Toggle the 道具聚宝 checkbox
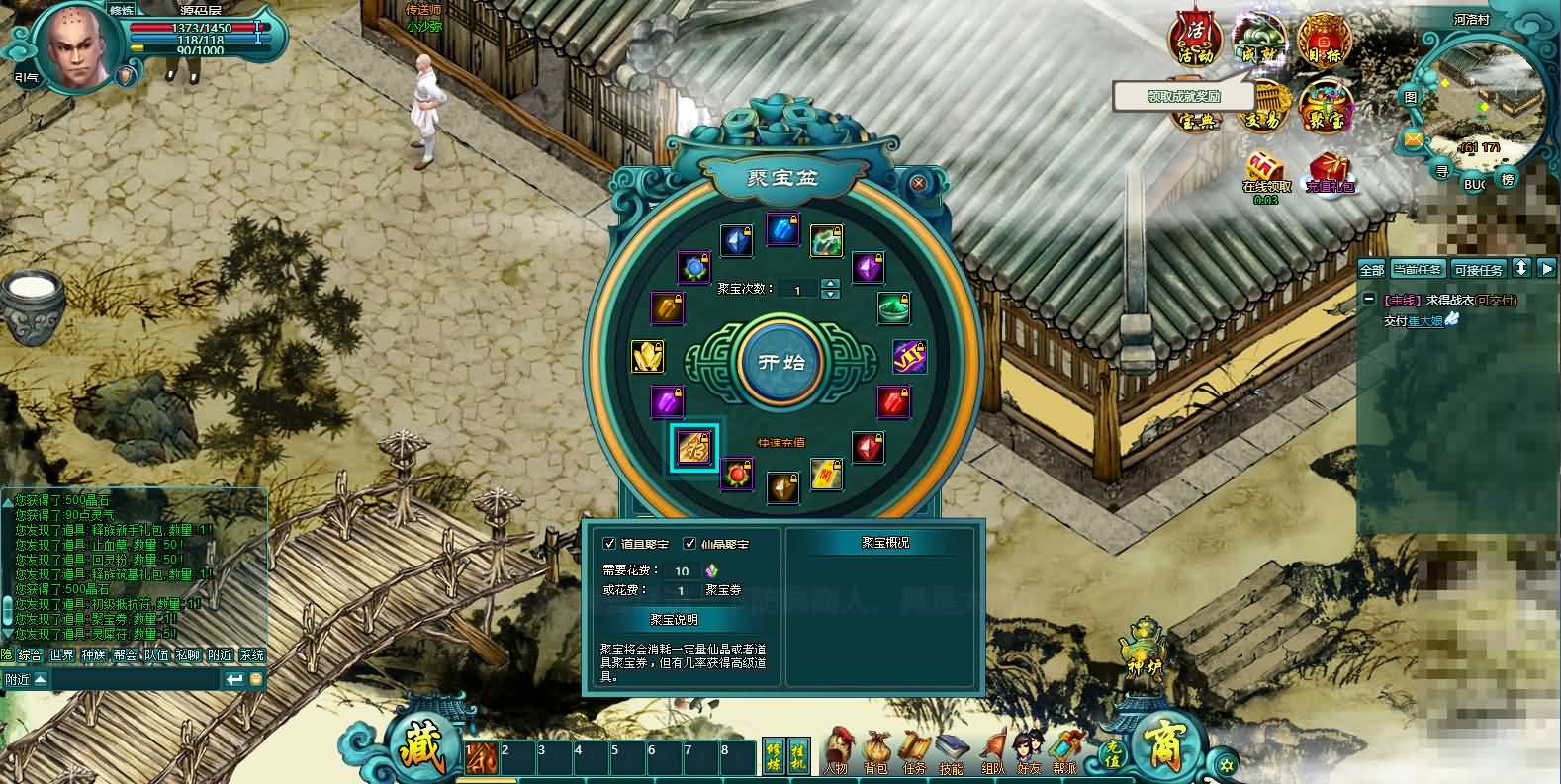1561x784 pixels. (610, 544)
